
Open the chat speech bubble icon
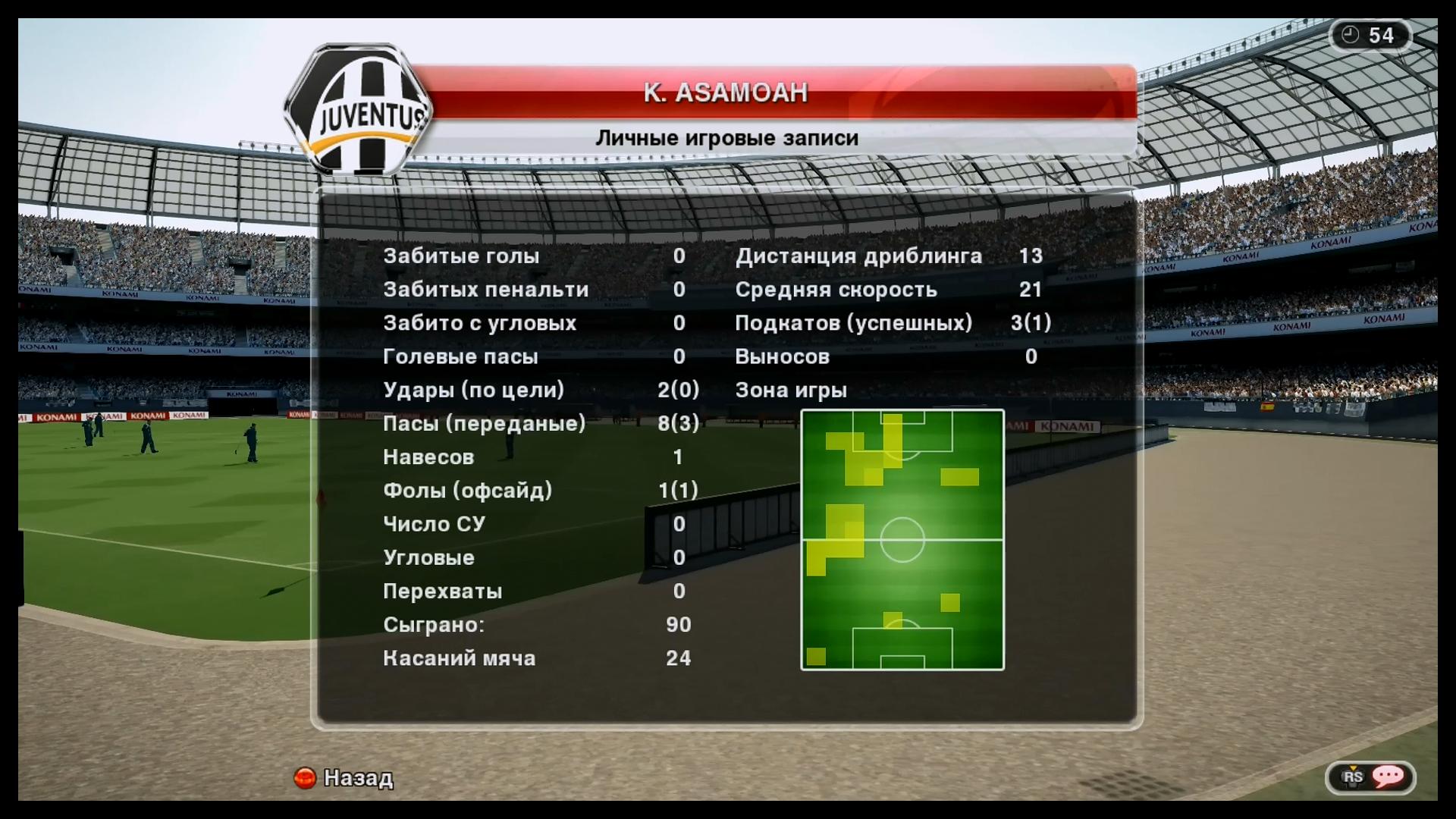(1388, 776)
